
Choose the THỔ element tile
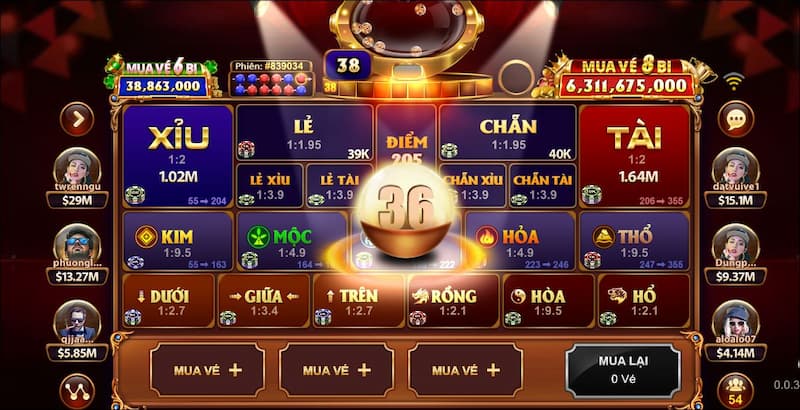click(x=634, y=241)
